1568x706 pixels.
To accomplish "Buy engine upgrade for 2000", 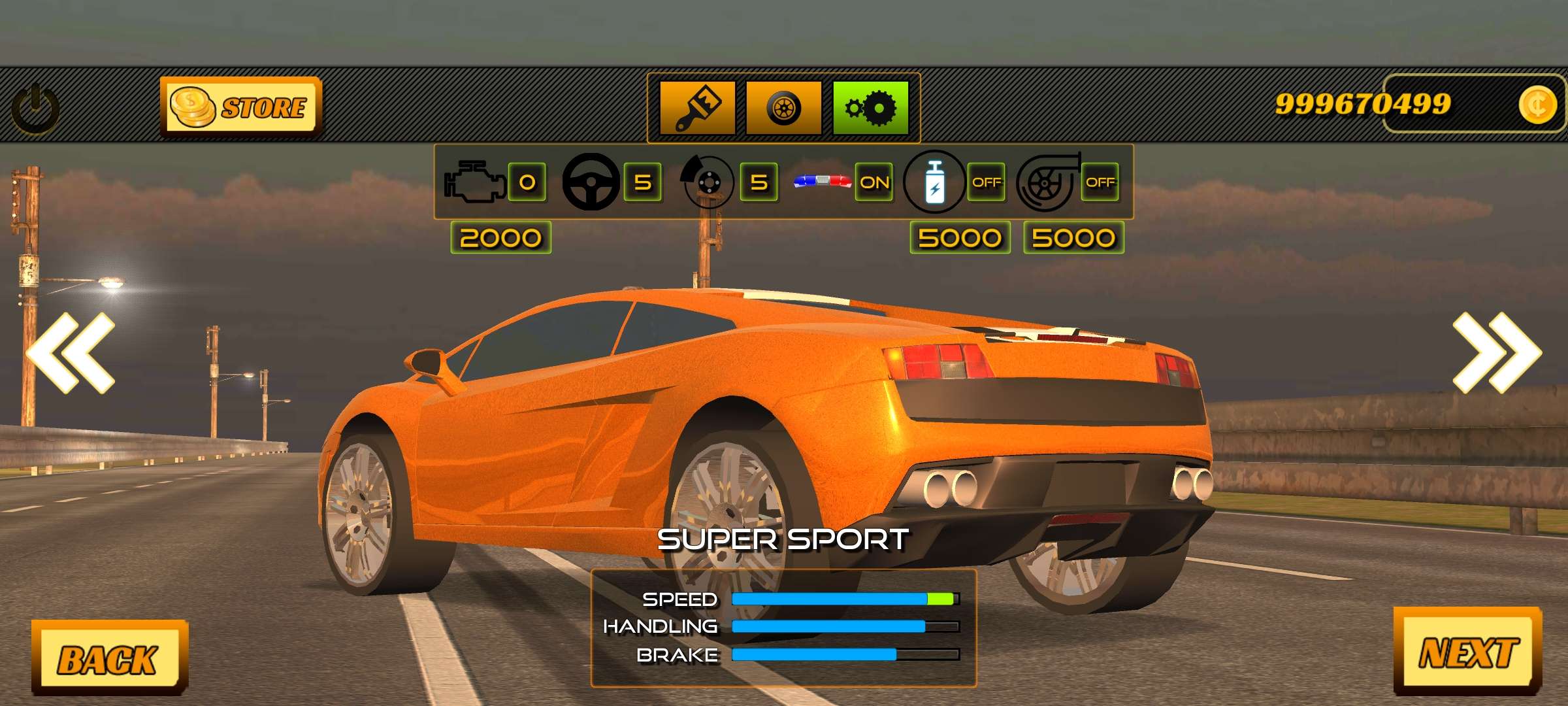I will (x=500, y=237).
